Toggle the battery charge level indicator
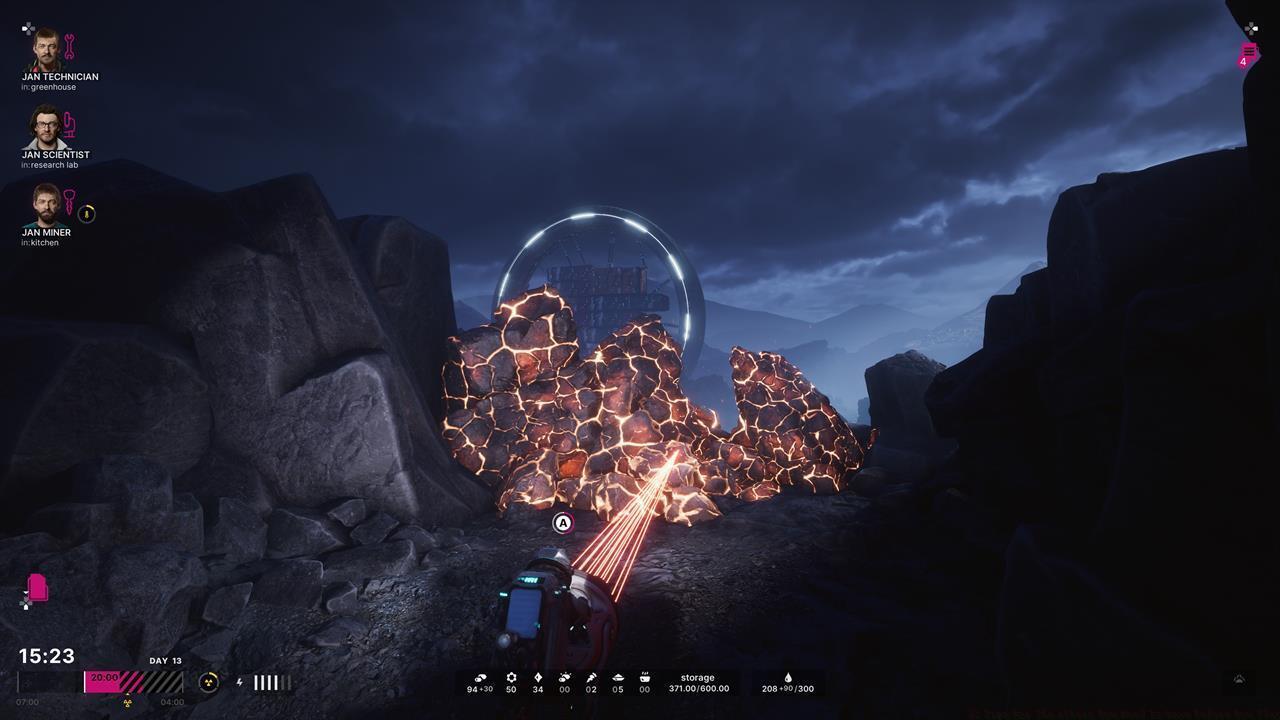 pos(270,682)
